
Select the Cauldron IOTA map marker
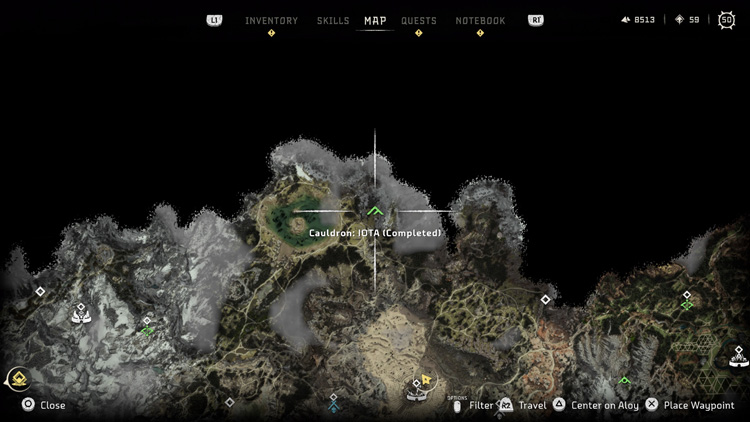[x=375, y=211]
